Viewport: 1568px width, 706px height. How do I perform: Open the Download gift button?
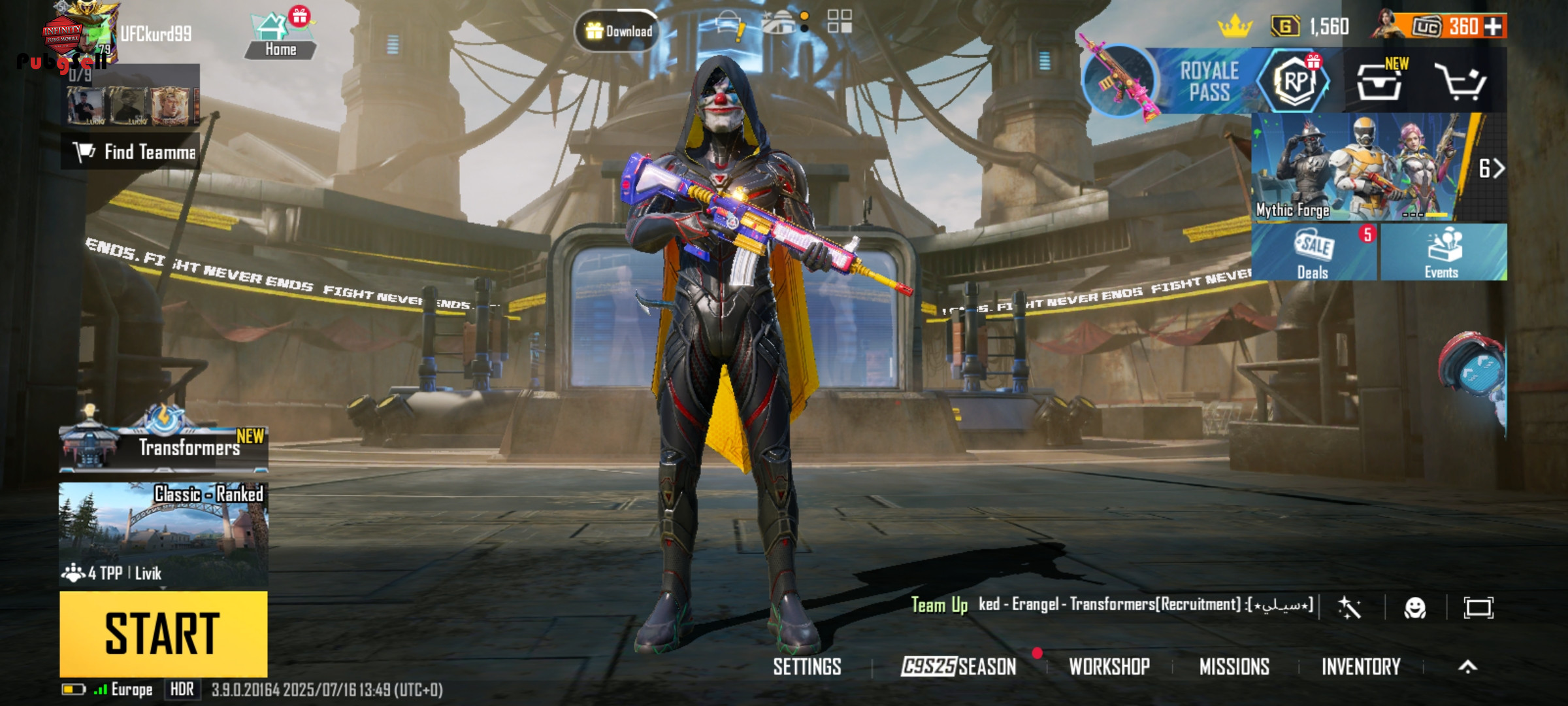(x=618, y=31)
